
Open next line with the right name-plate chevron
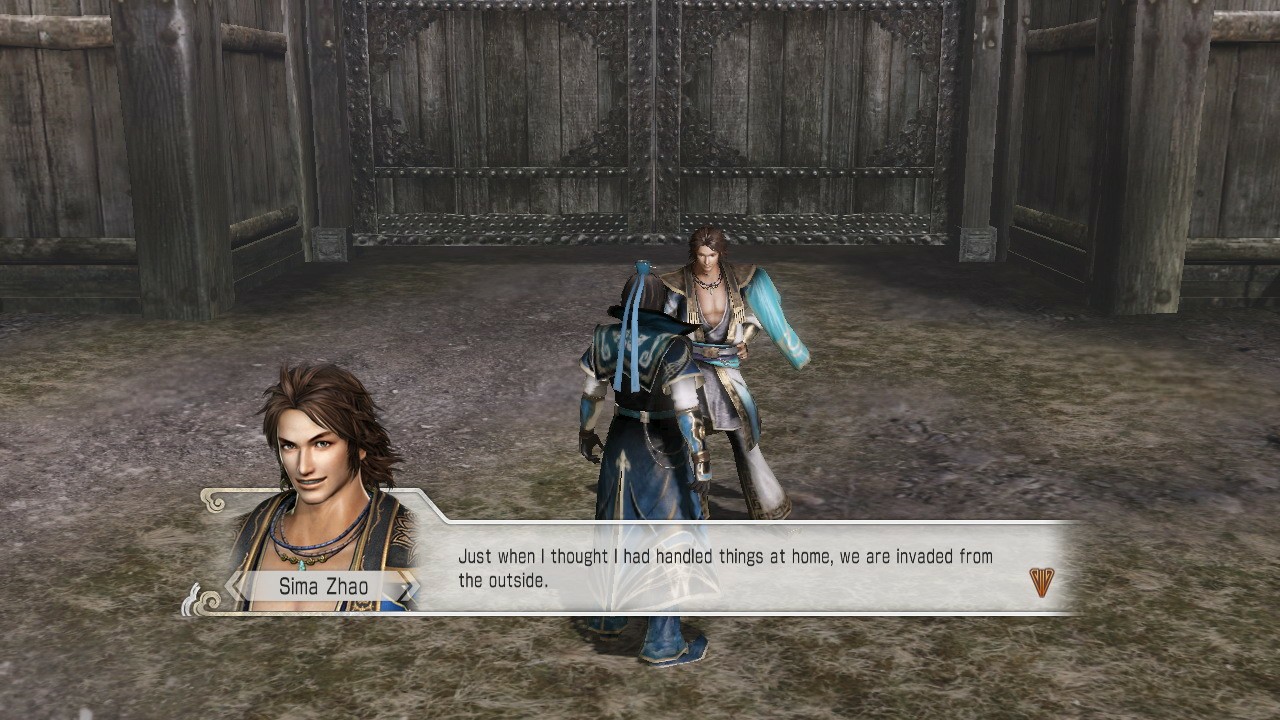(408, 585)
